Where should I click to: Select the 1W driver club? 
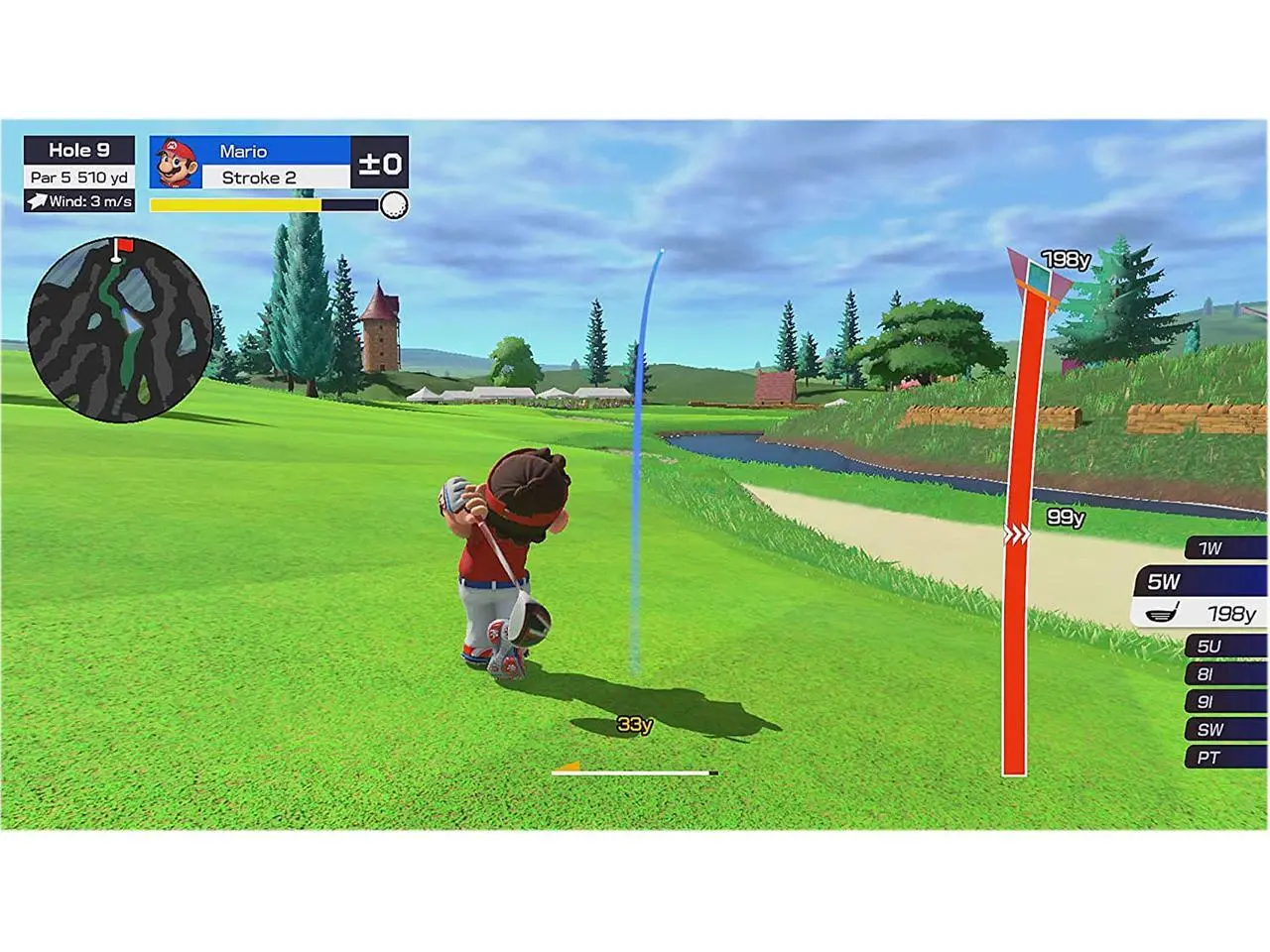click(x=1223, y=548)
